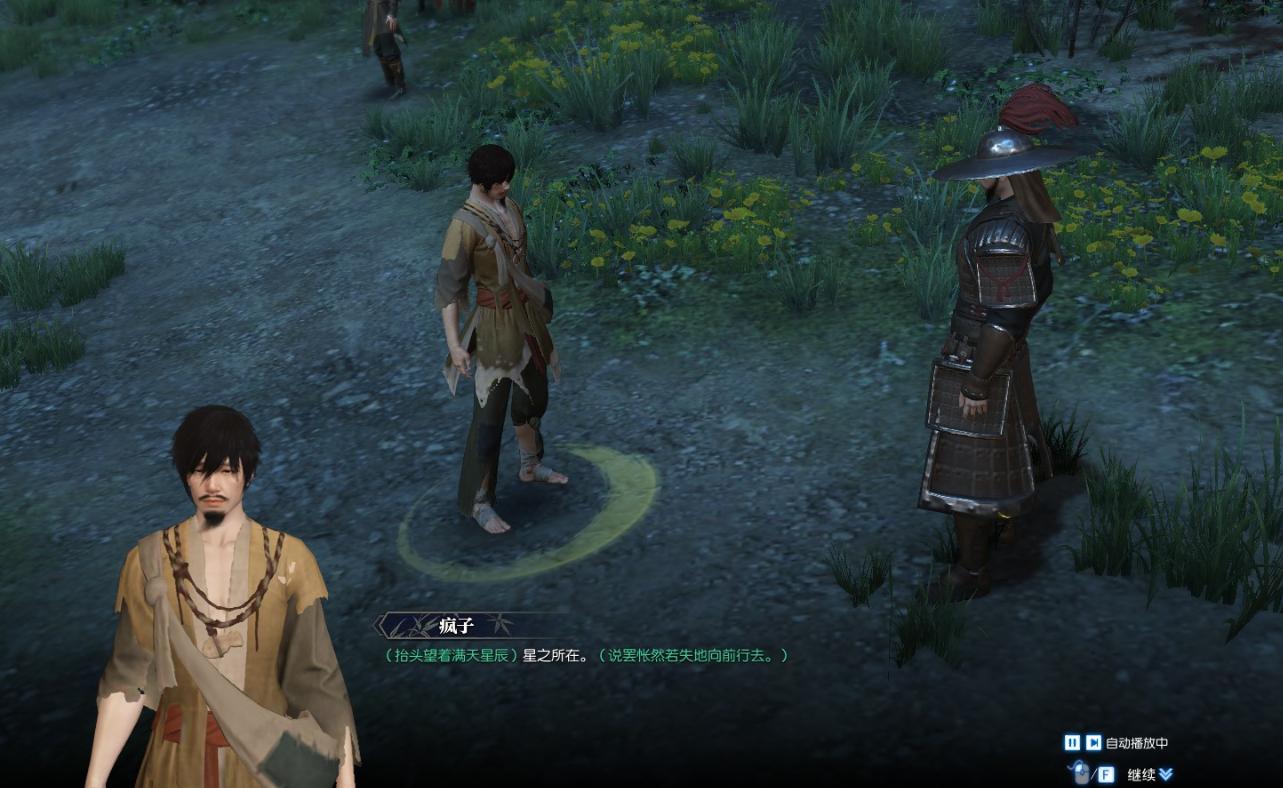Skip ahead with the next-line button
Viewport: 1283px width, 788px height.
coord(1094,743)
